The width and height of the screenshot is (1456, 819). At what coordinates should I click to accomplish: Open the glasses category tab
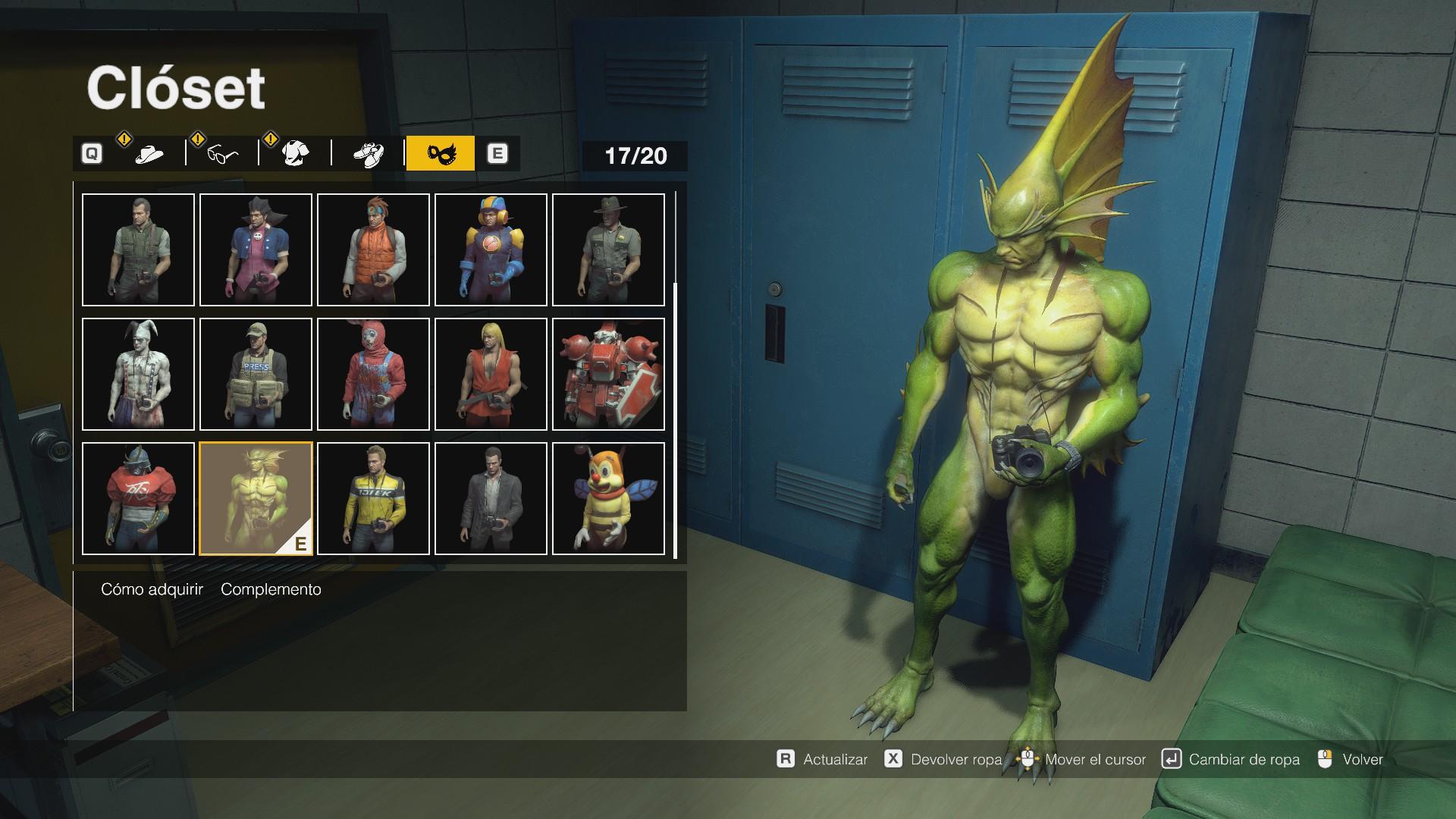pos(222,154)
